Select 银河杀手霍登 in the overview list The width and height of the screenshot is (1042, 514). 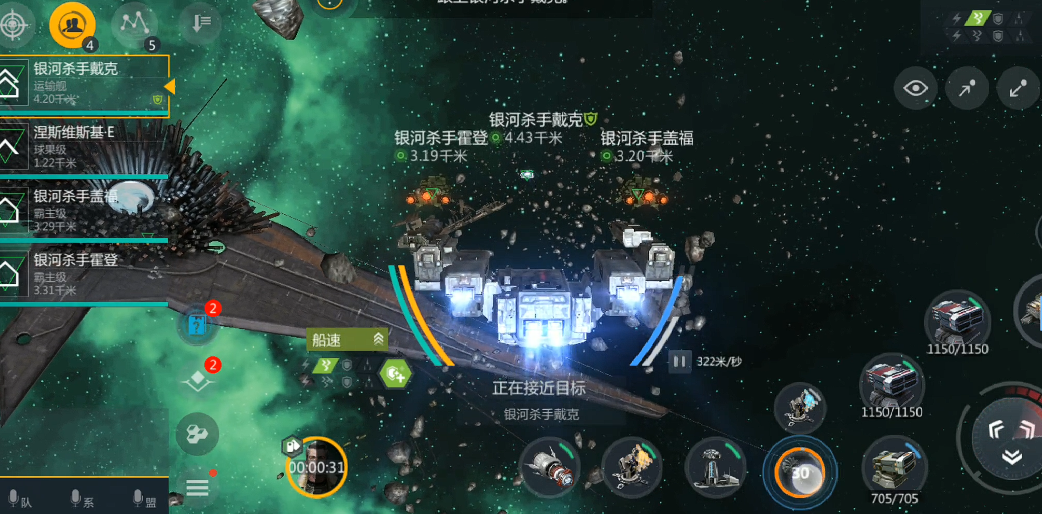84,271
